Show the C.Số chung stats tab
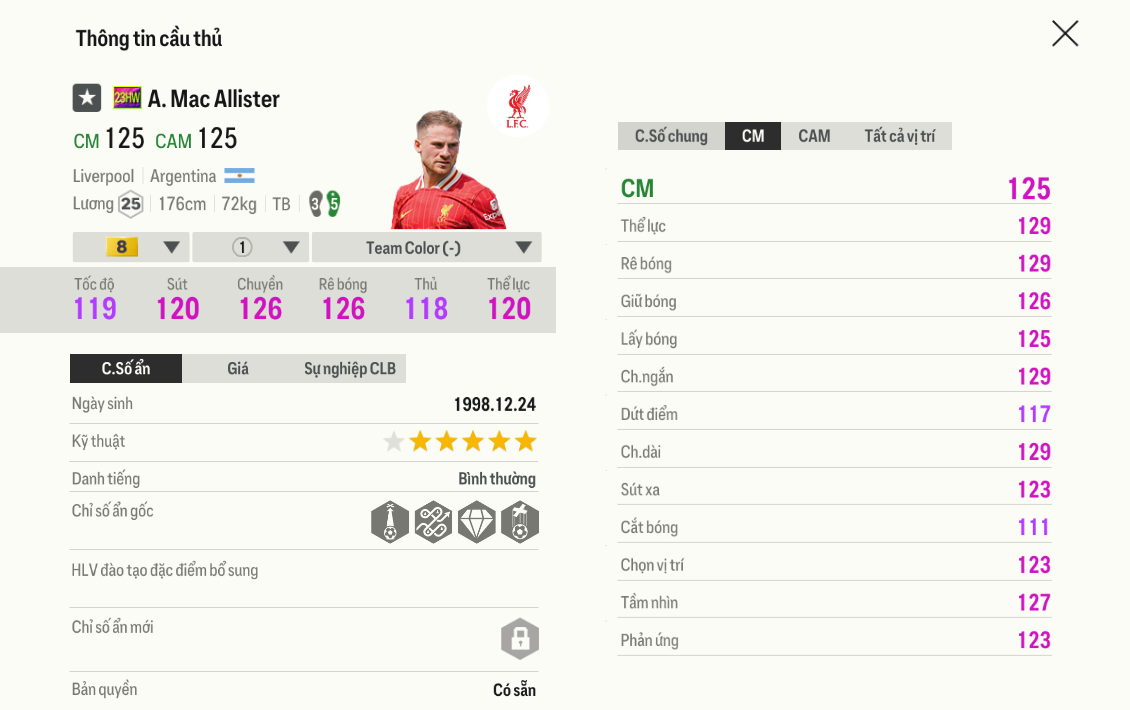Image resolution: width=1130 pixels, height=710 pixels. coord(671,136)
